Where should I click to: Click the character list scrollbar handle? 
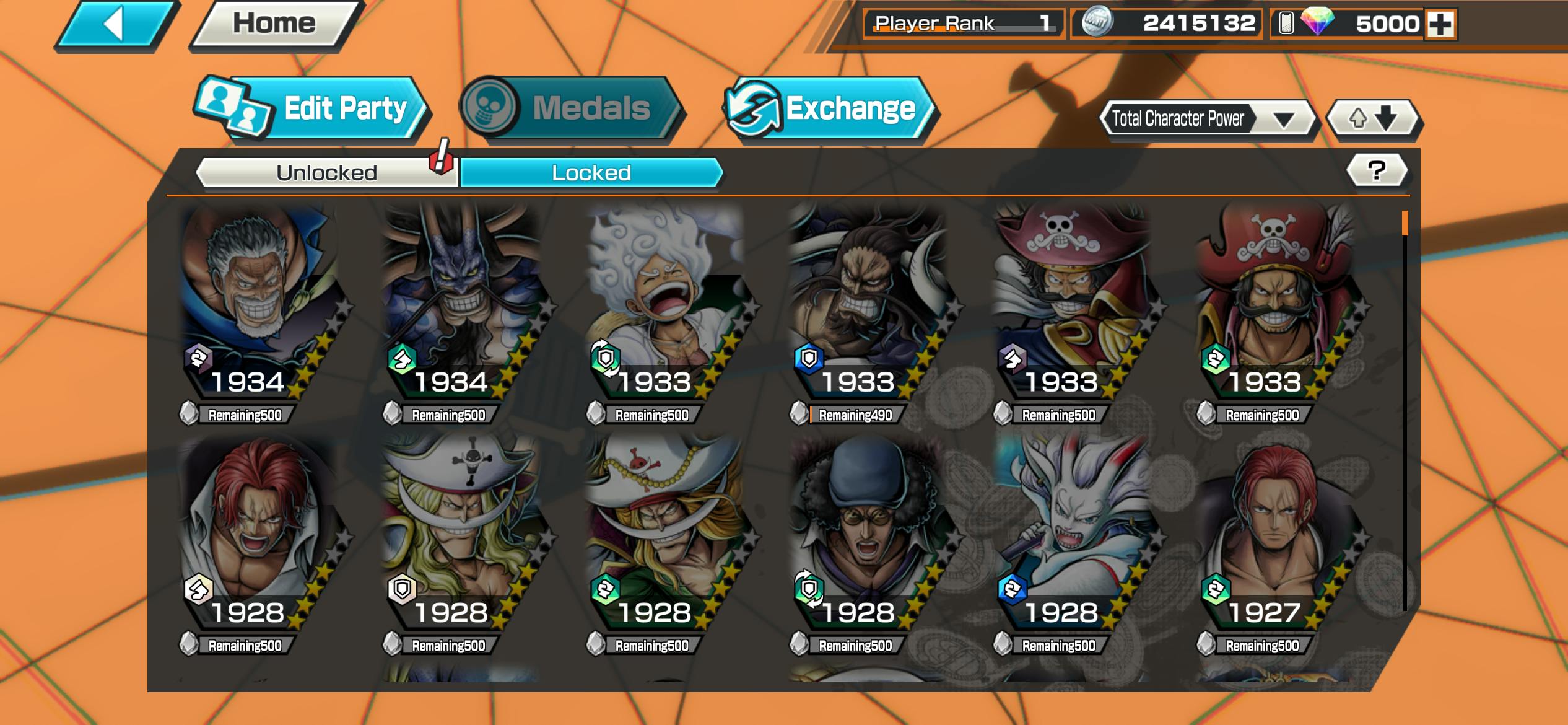[1405, 223]
